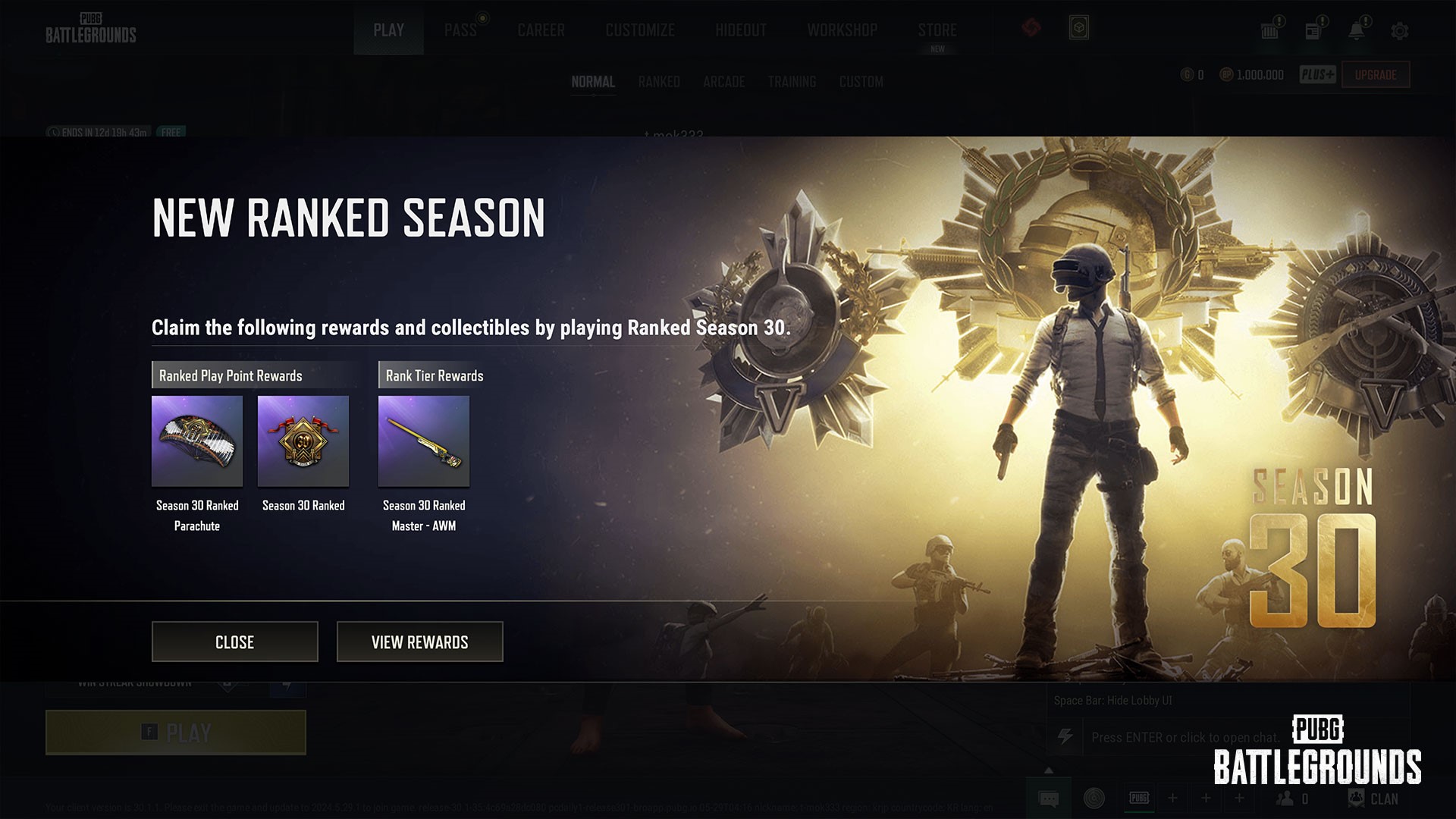This screenshot has height=819, width=1456.
Task: Close the New Ranked Season popup
Action: (234, 642)
